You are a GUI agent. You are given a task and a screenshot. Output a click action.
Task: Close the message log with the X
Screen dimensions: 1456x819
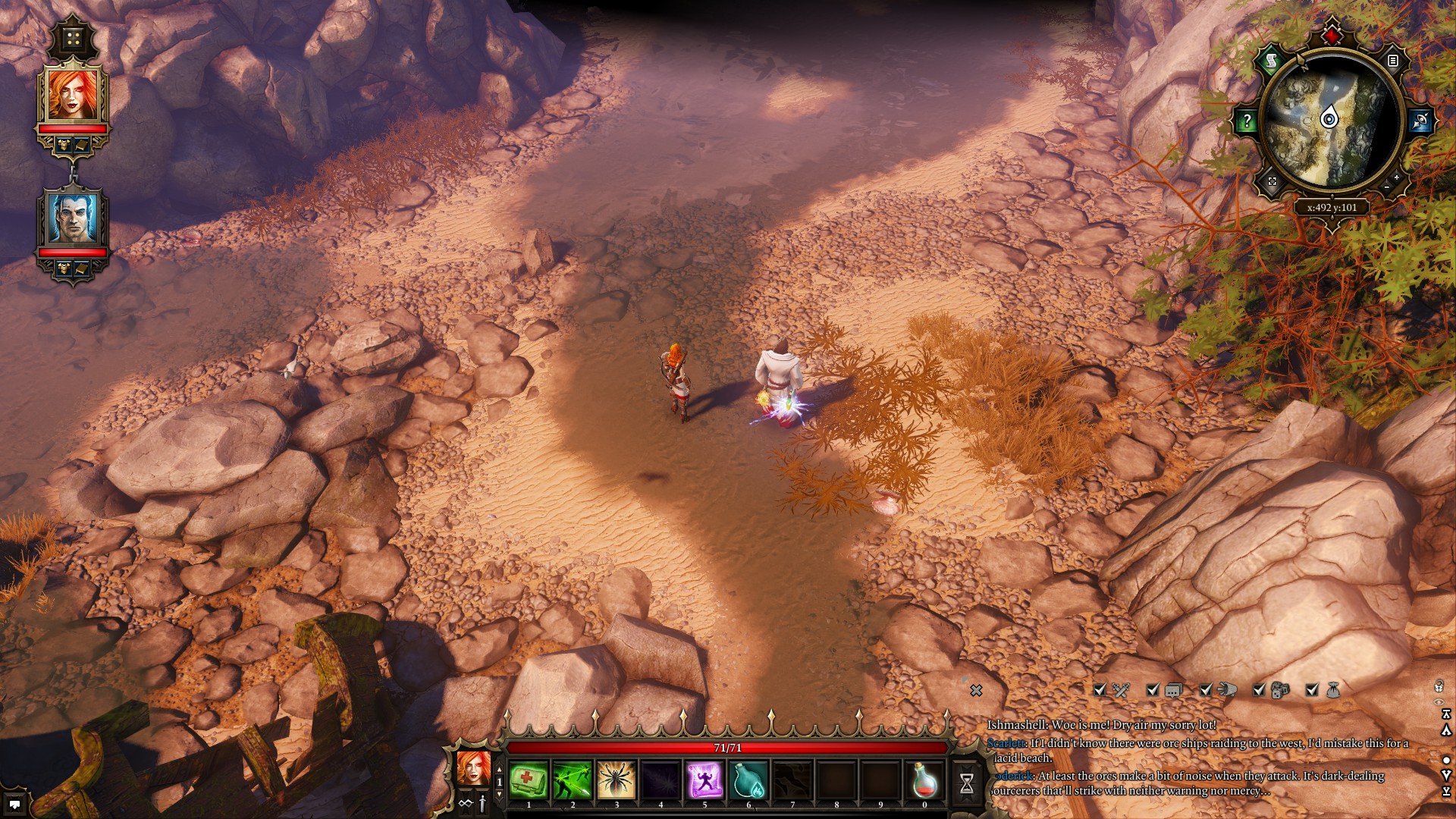[977, 690]
